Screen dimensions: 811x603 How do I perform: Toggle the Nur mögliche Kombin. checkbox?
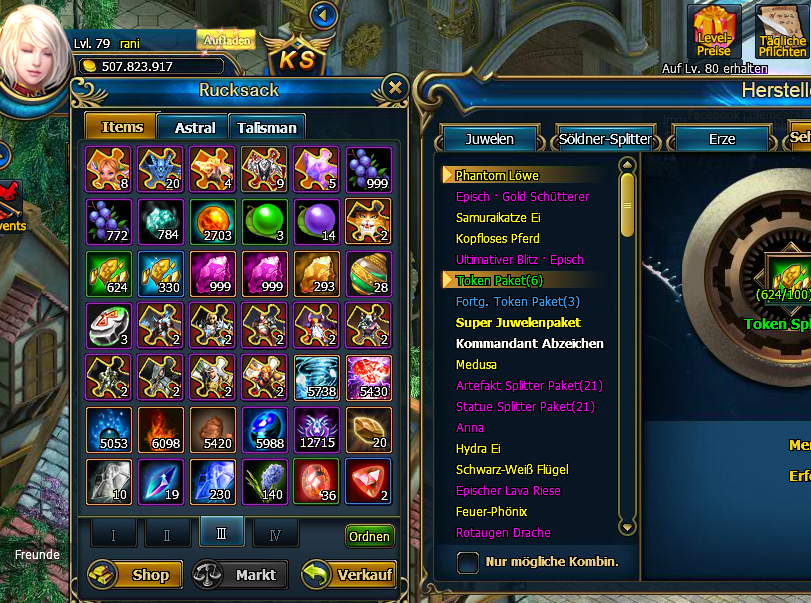(467, 562)
